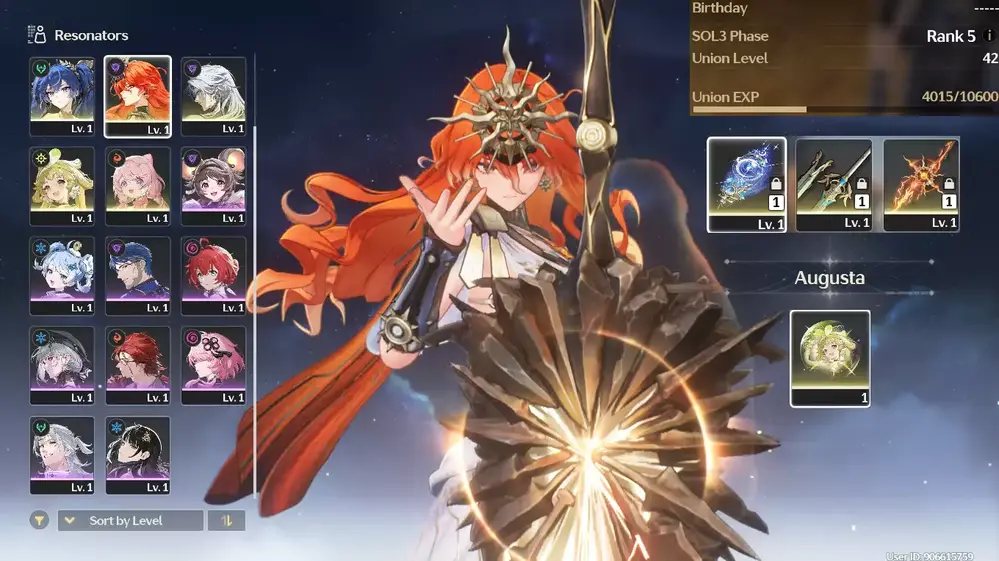Select the orange-haired Augusta resonator portrait

click(x=137, y=95)
